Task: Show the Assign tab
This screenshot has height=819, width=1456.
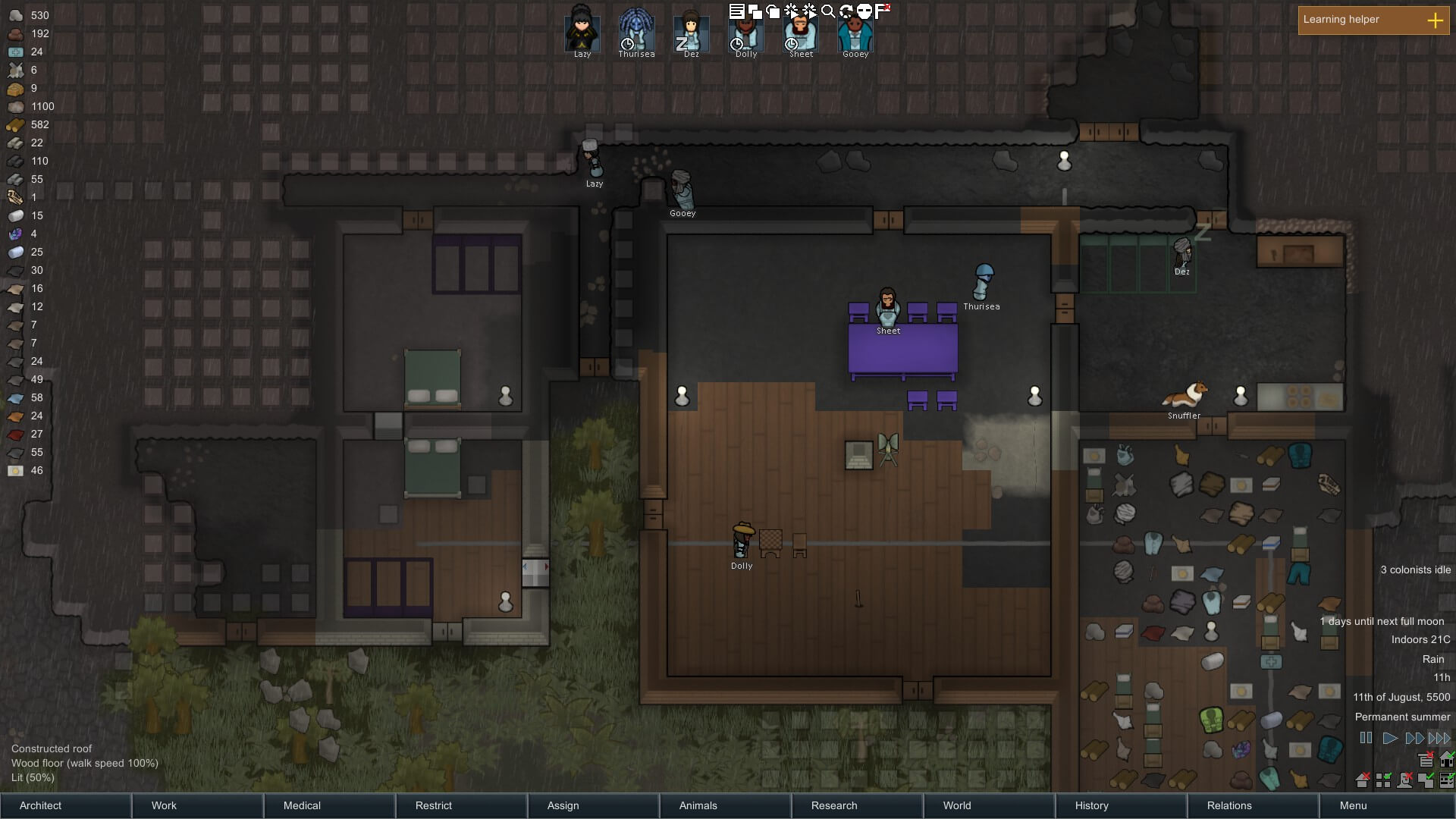Action: tap(593, 805)
